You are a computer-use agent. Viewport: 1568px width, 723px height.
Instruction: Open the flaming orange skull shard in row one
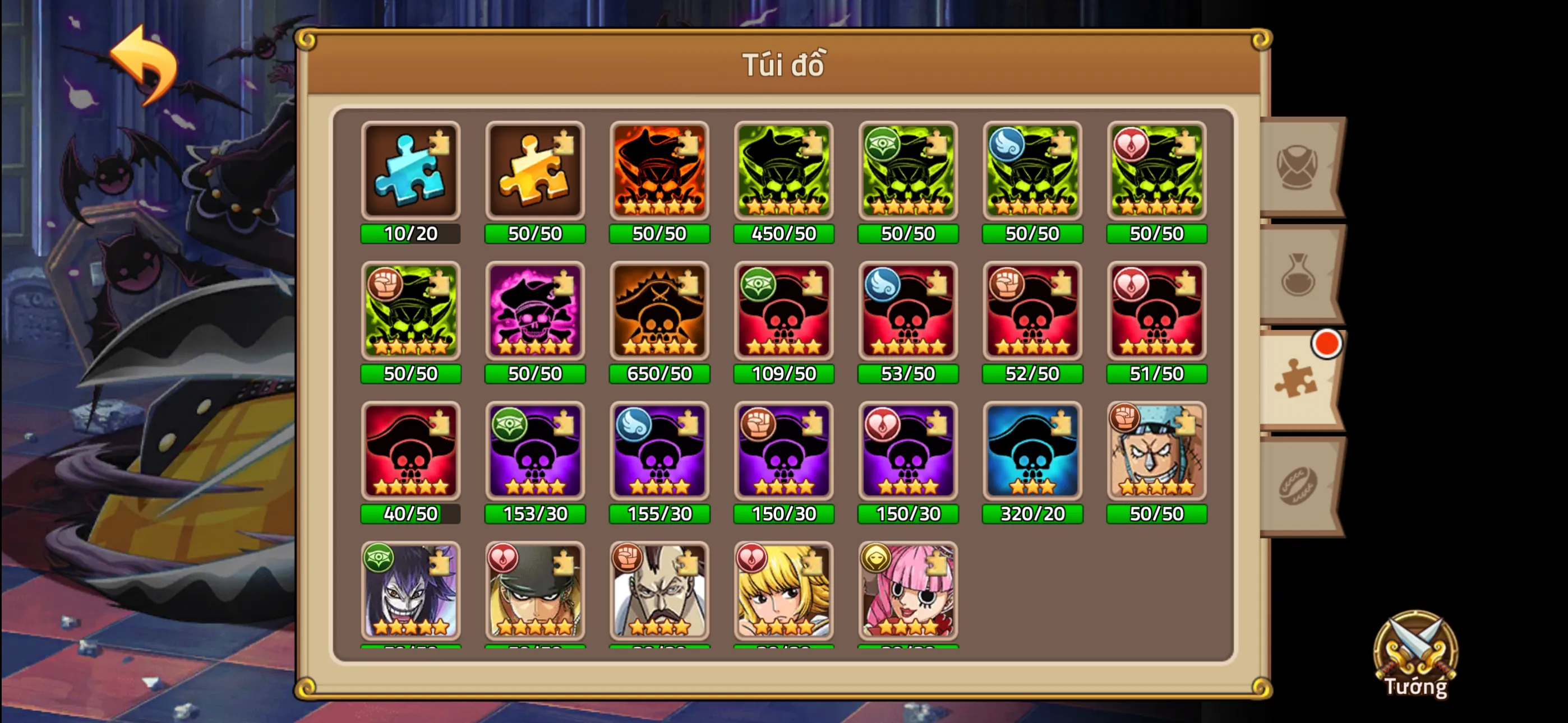(659, 172)
